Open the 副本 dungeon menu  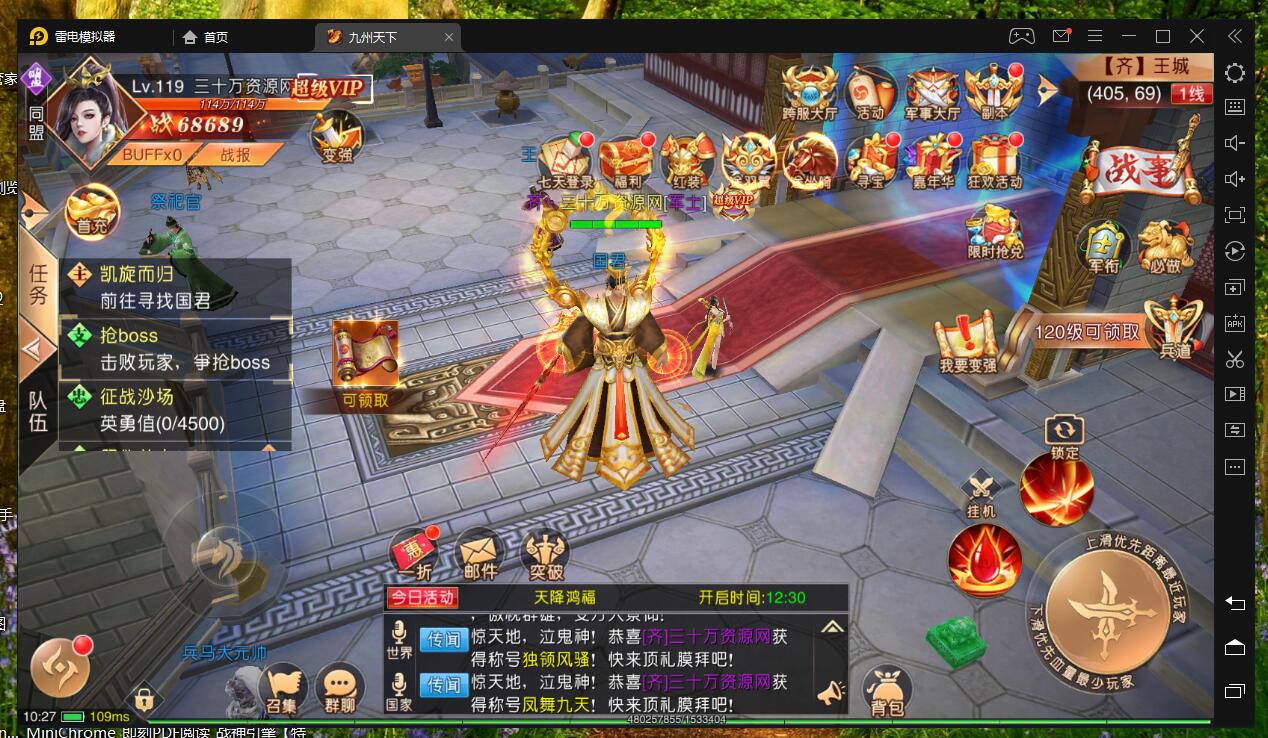coord(993,92)
